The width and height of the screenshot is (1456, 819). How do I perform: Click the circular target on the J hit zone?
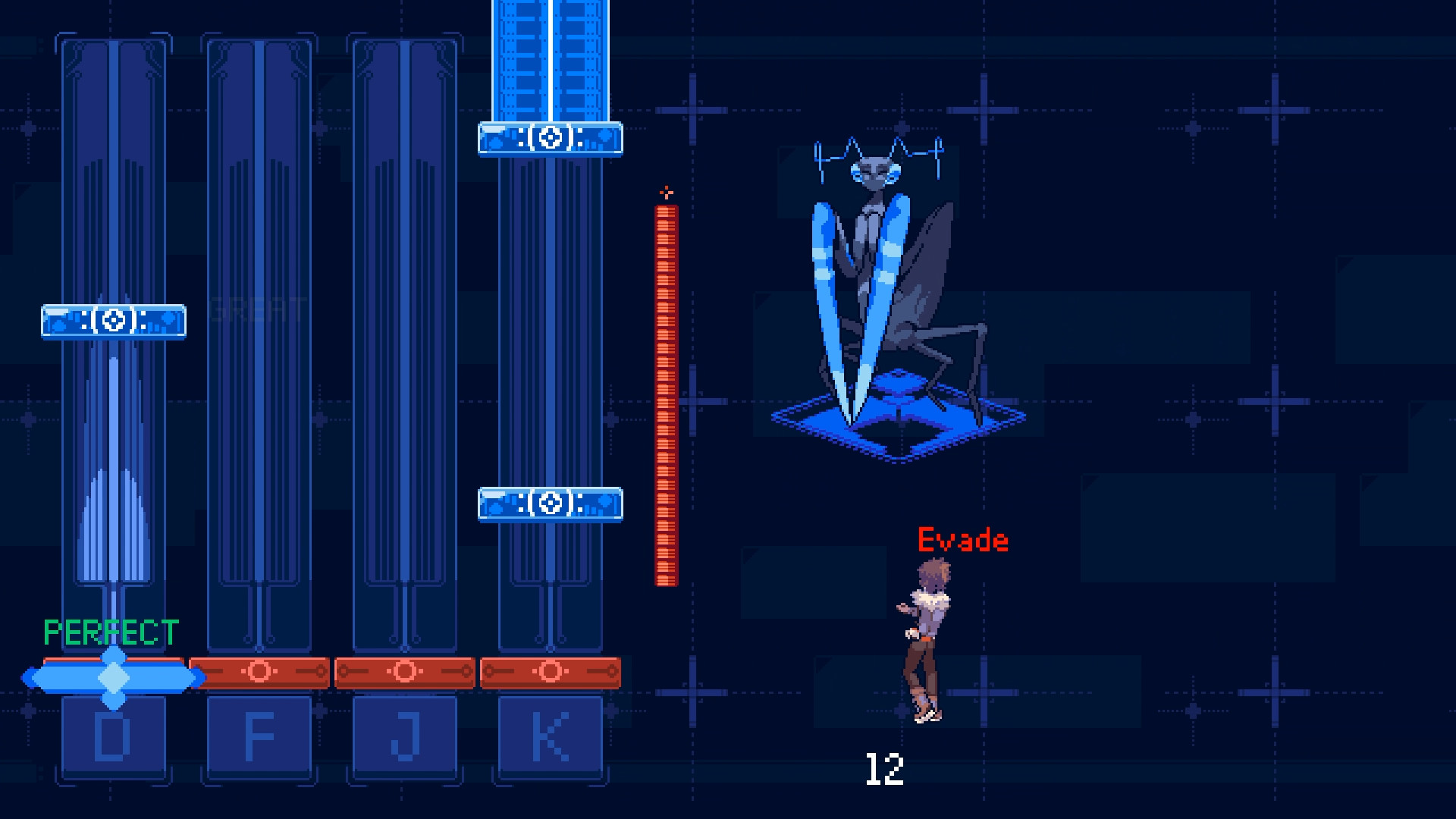click(x=404, y=670)
